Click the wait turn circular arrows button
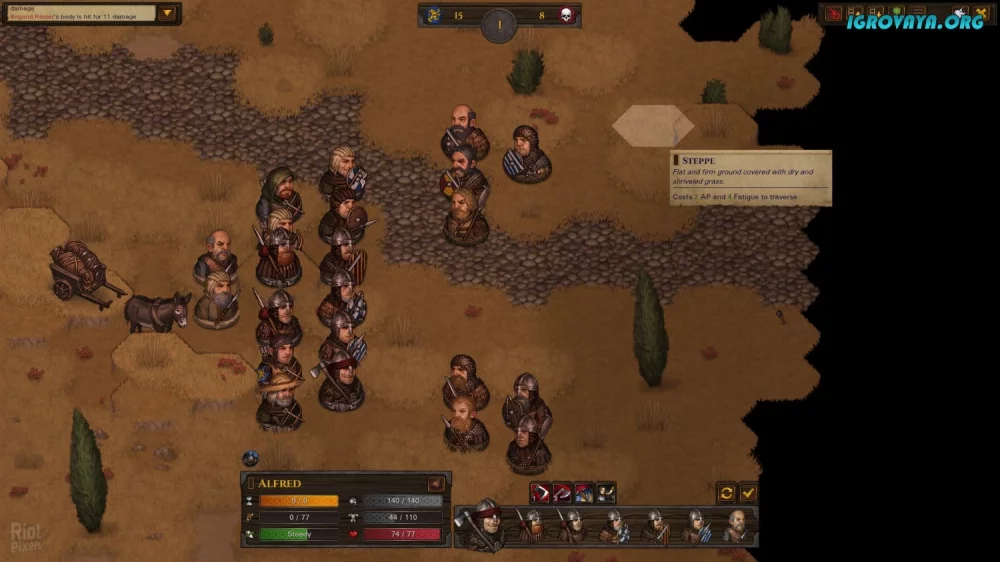The width and height of the screenshot is (1000, 562). click(x=727, y=493)
